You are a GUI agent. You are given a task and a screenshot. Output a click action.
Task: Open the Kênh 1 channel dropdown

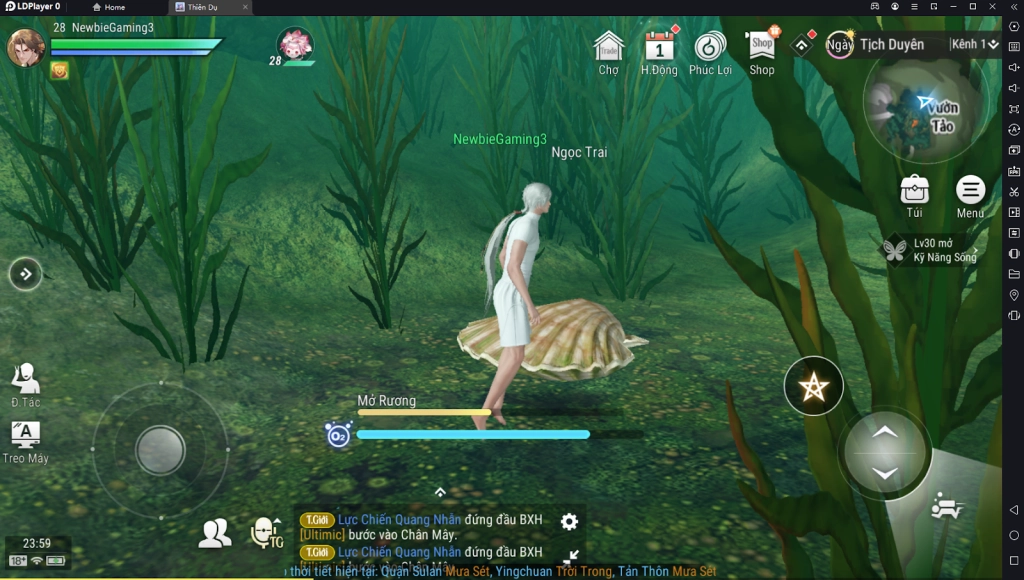coord(974,45)
